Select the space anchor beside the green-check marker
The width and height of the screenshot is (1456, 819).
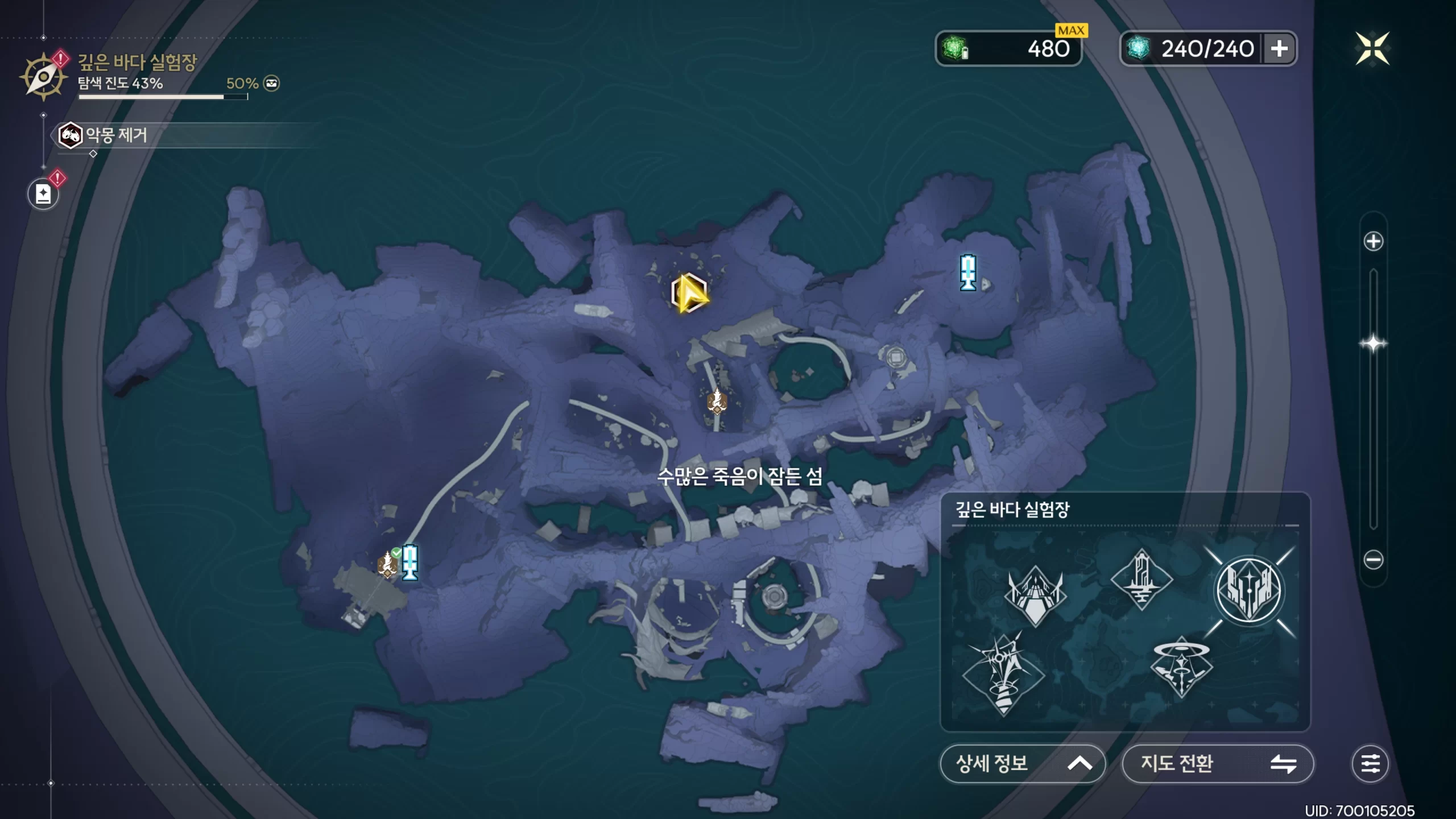tap(409, 562)
